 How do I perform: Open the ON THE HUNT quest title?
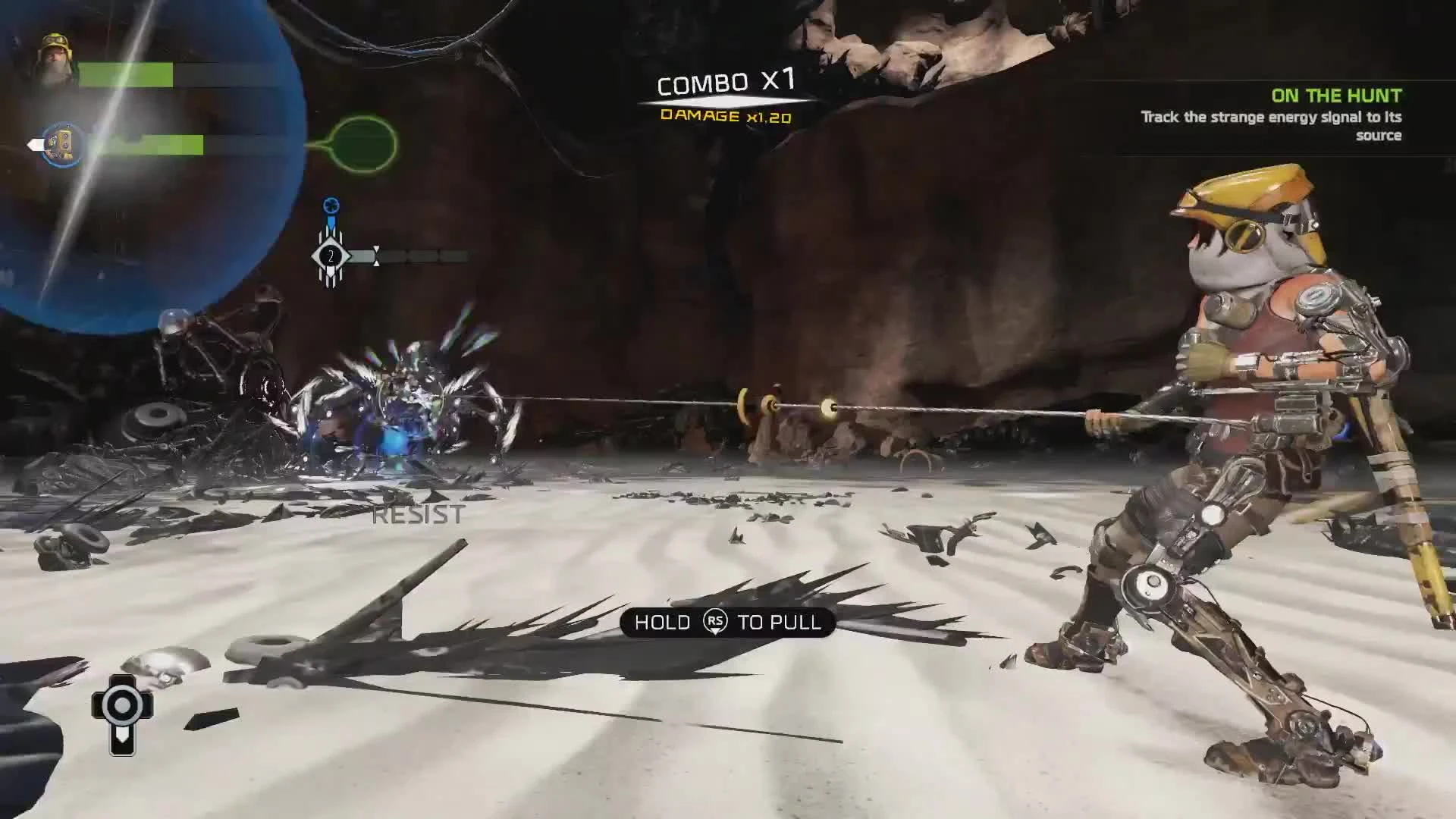(x=1337, y=95)
